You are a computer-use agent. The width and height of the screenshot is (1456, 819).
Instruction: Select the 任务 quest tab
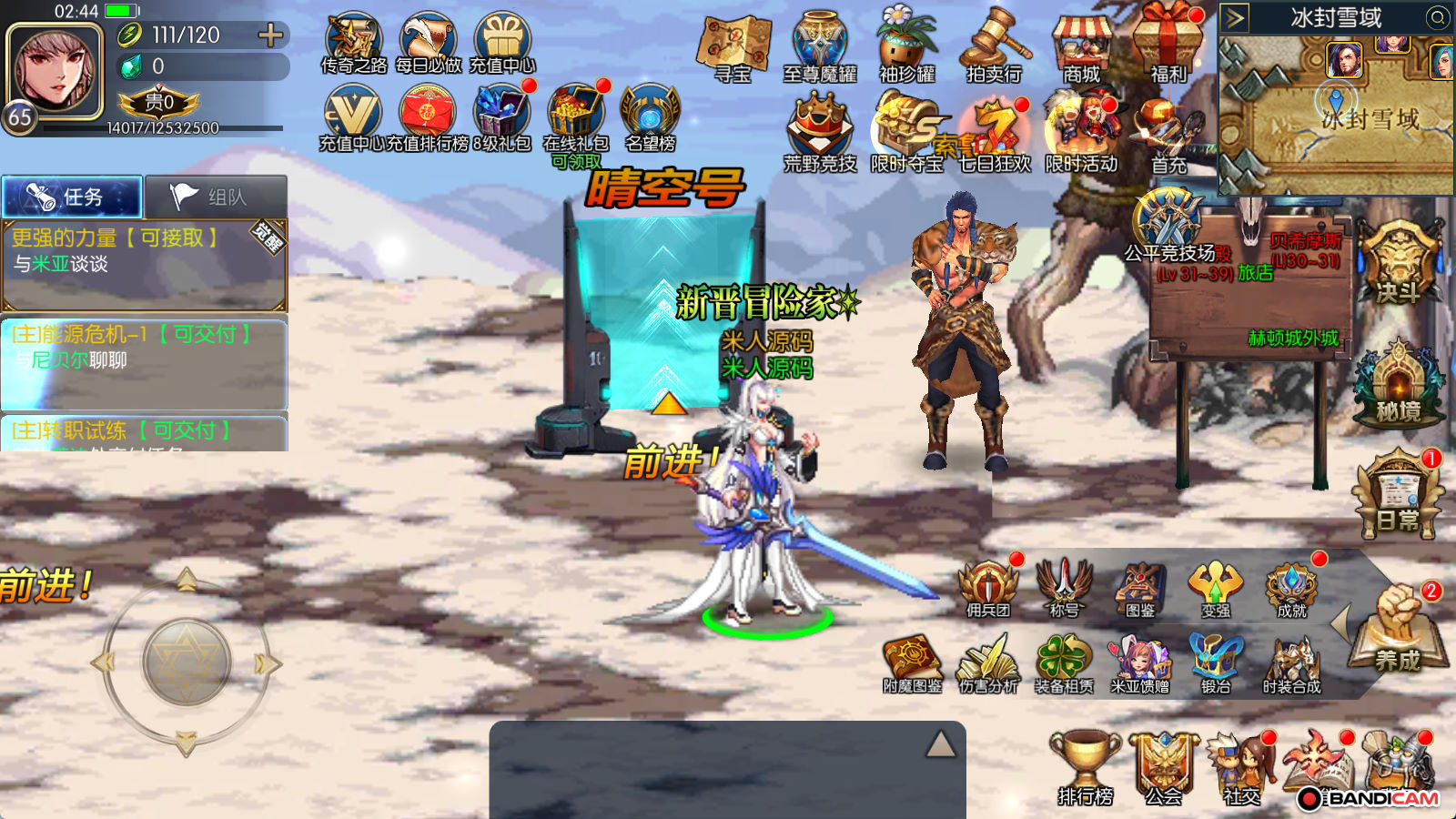pos(72,197)
